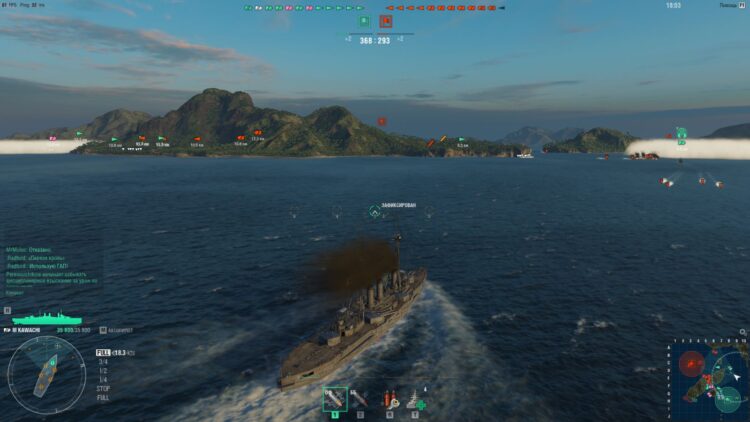Select the high-explosive shell type
Screen dimensions: 750x422
[x=334, y=398]
